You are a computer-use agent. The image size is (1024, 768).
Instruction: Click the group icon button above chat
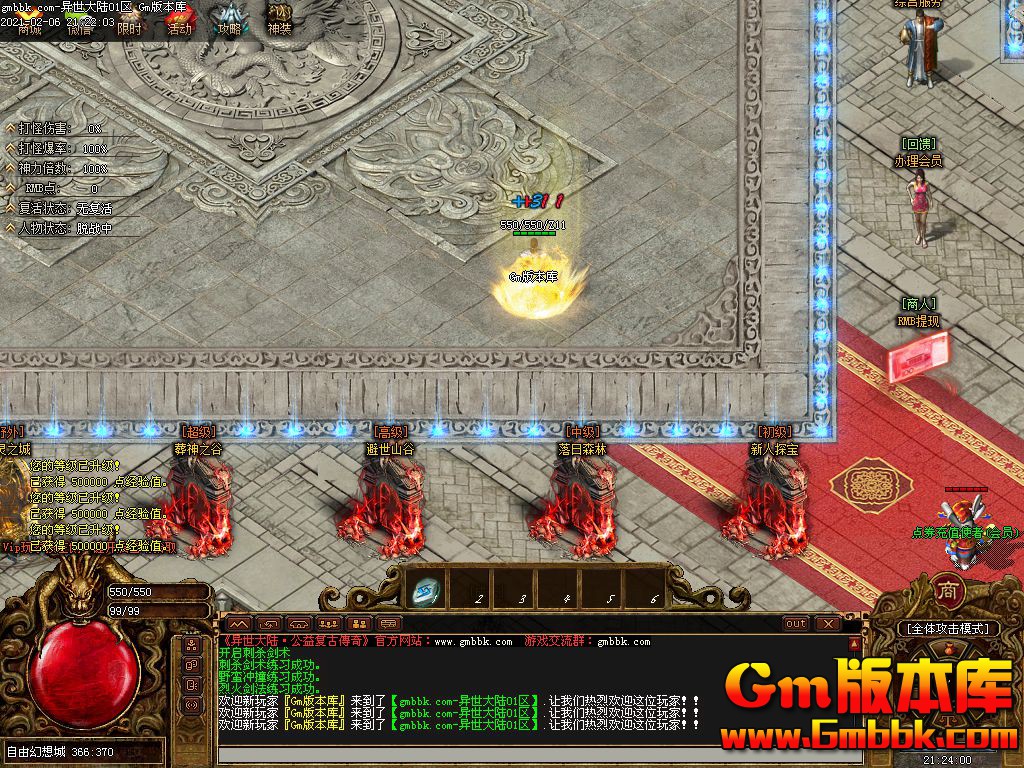pyautogui.click(x=327, y=623)
